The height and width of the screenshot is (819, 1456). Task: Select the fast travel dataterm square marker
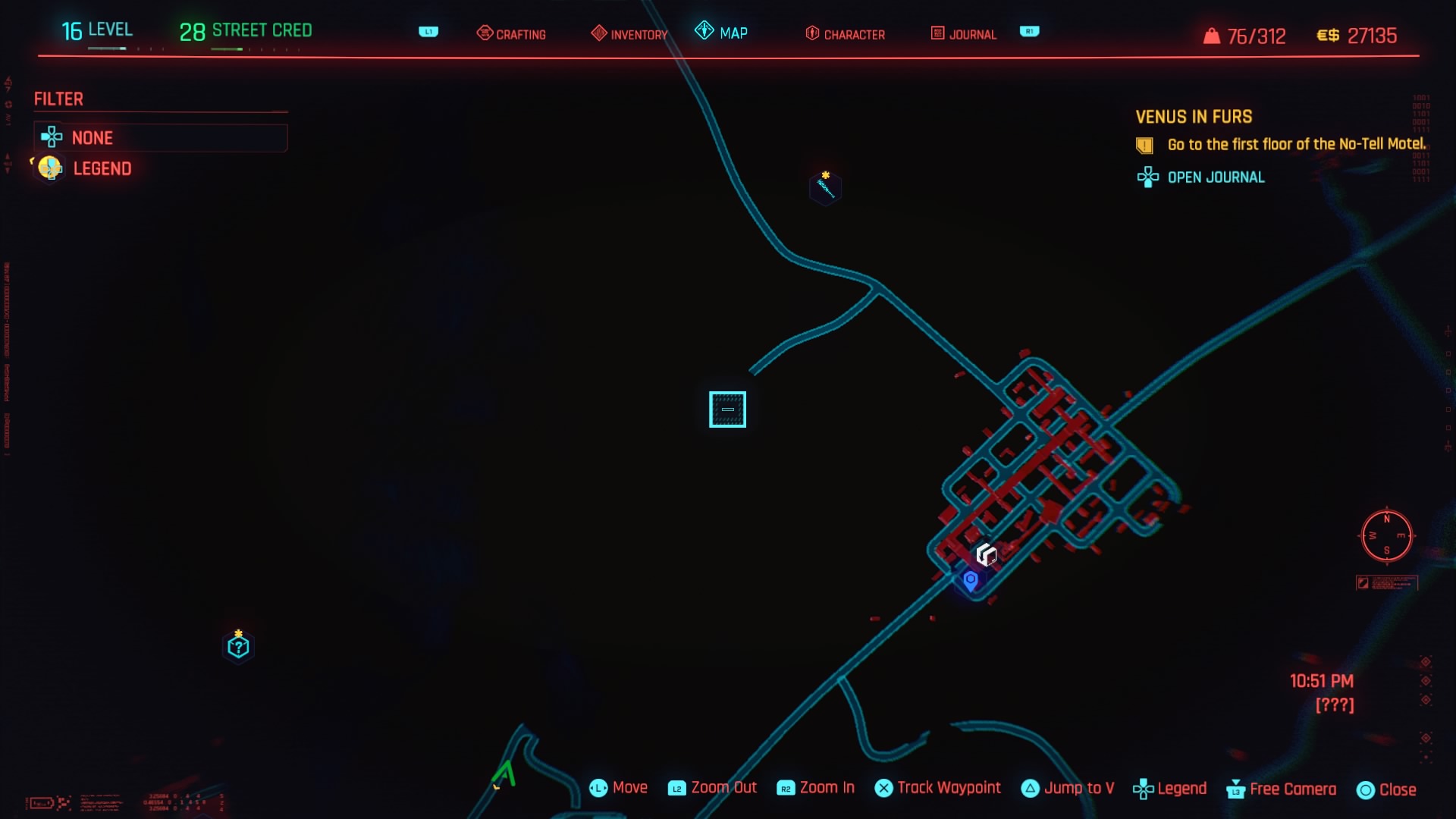pyautogui.click(x=727, y=409)
